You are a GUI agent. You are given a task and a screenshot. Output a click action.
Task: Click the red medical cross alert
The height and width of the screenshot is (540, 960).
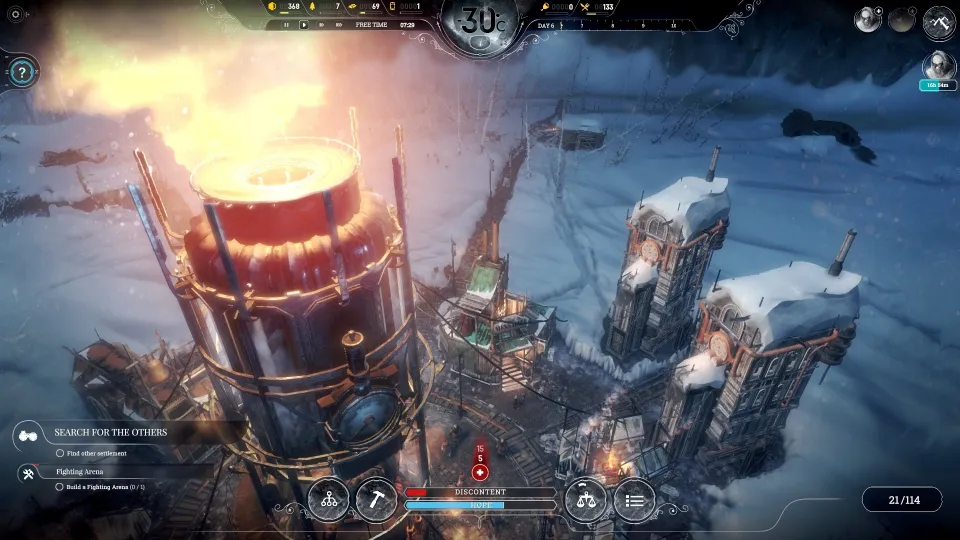(x=480, y=472)
